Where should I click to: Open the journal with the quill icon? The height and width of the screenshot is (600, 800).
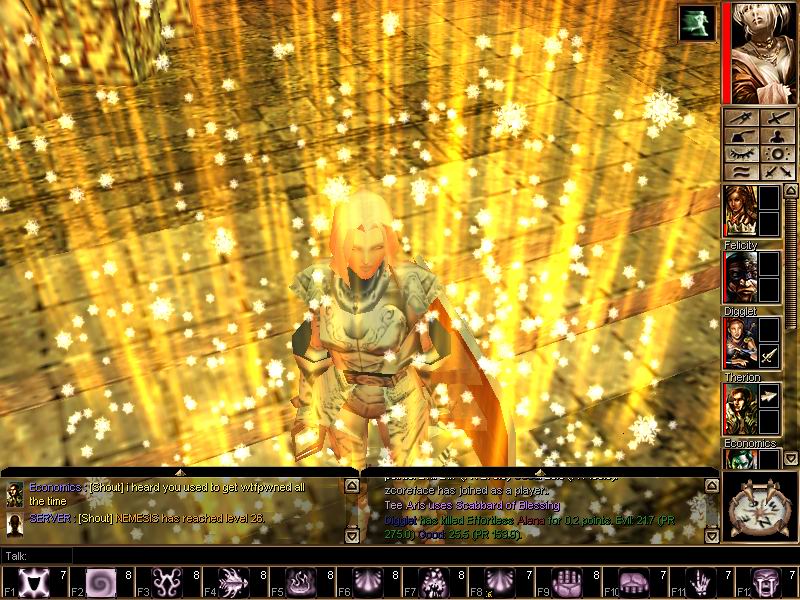click(x=741, y=137)
